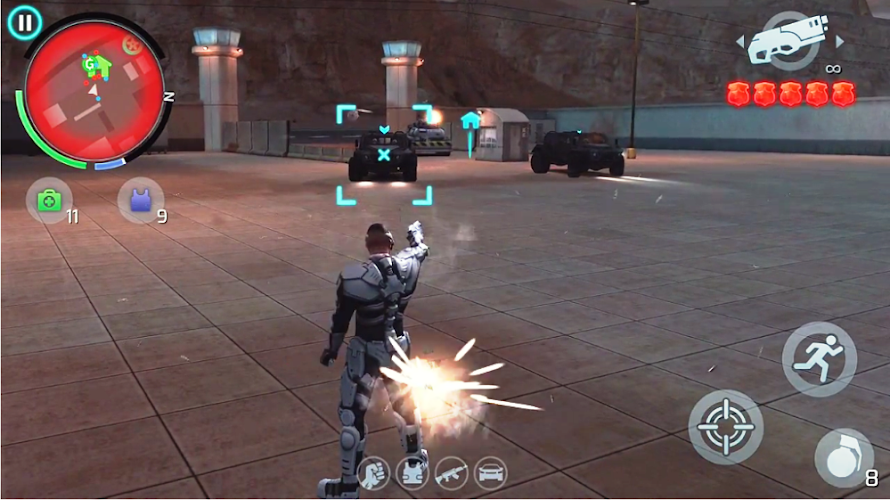Select the fist melee shortcut

373,472
